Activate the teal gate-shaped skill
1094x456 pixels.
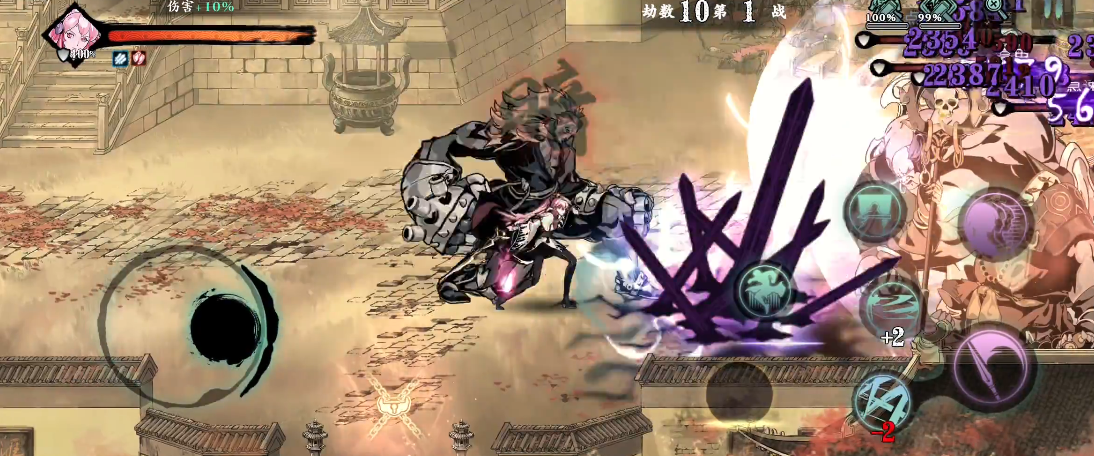(x=874, y=211)
